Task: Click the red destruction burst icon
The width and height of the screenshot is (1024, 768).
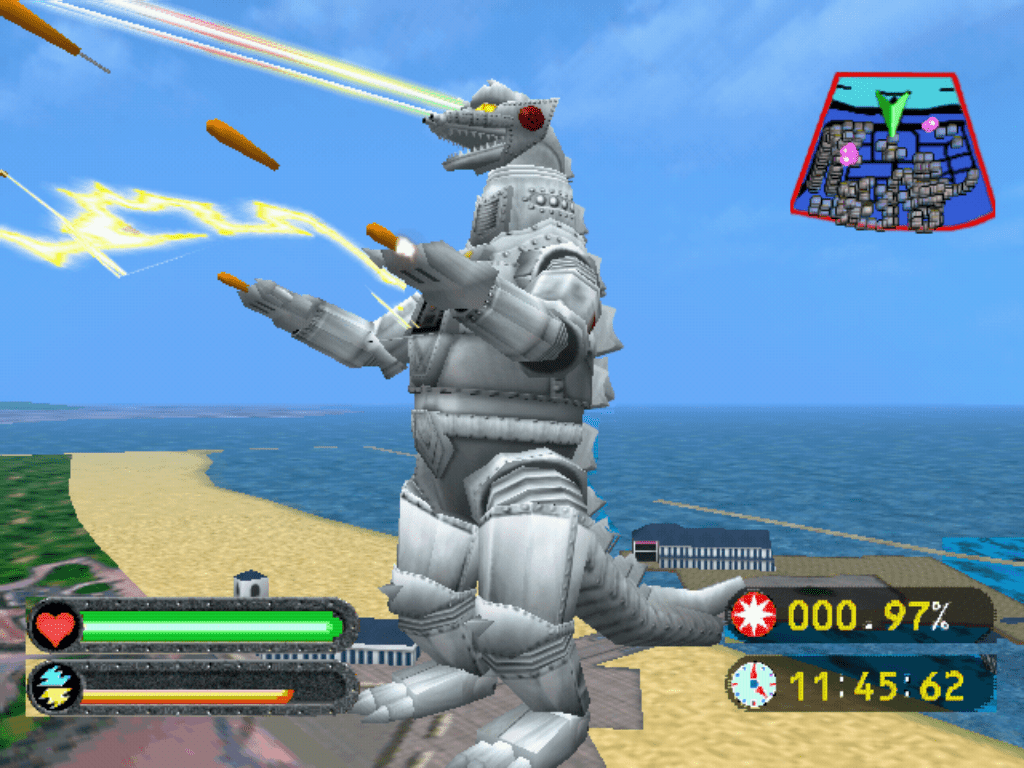Action: coord(753,615)
